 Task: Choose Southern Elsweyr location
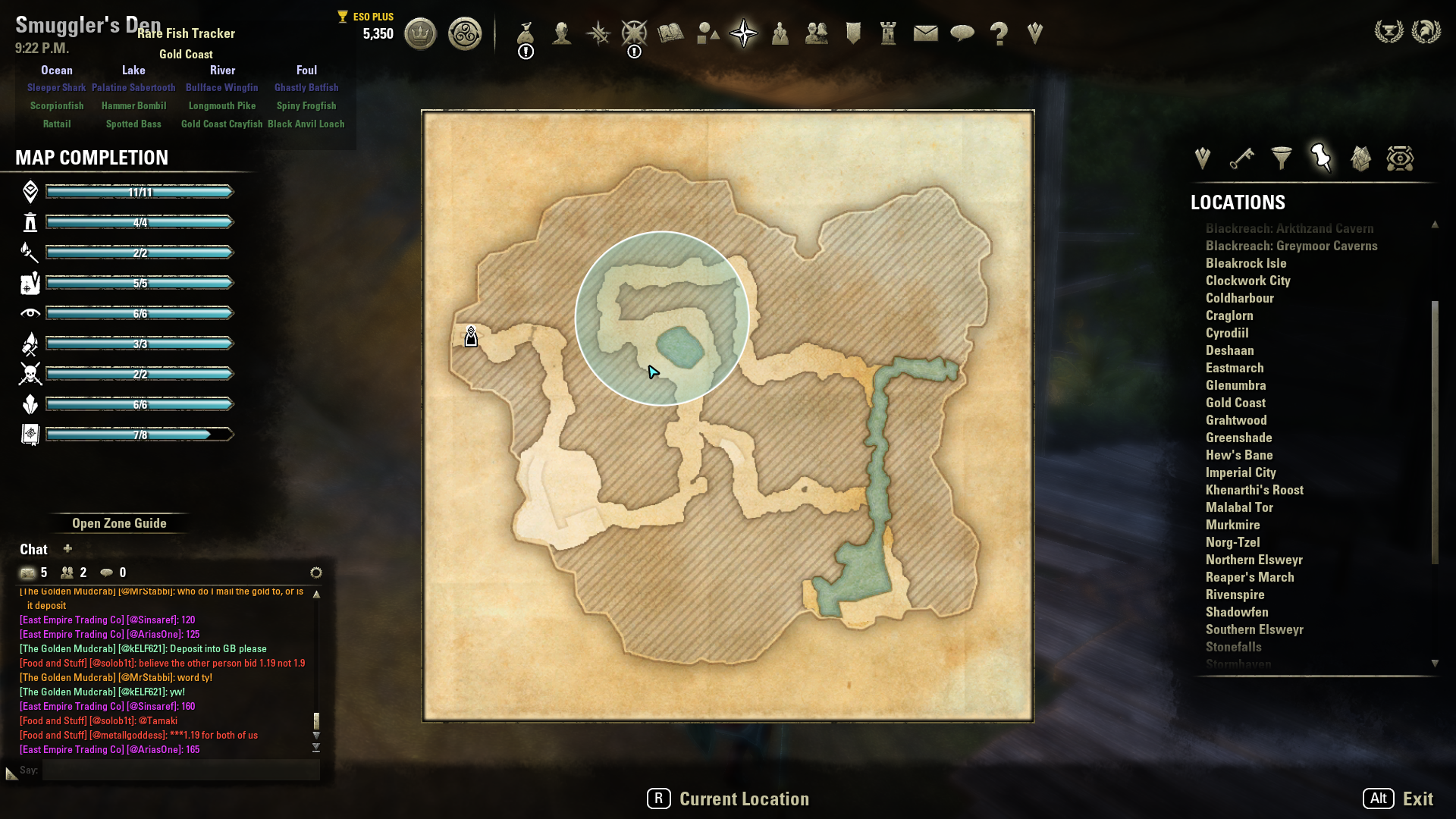tap(1254, 629)
